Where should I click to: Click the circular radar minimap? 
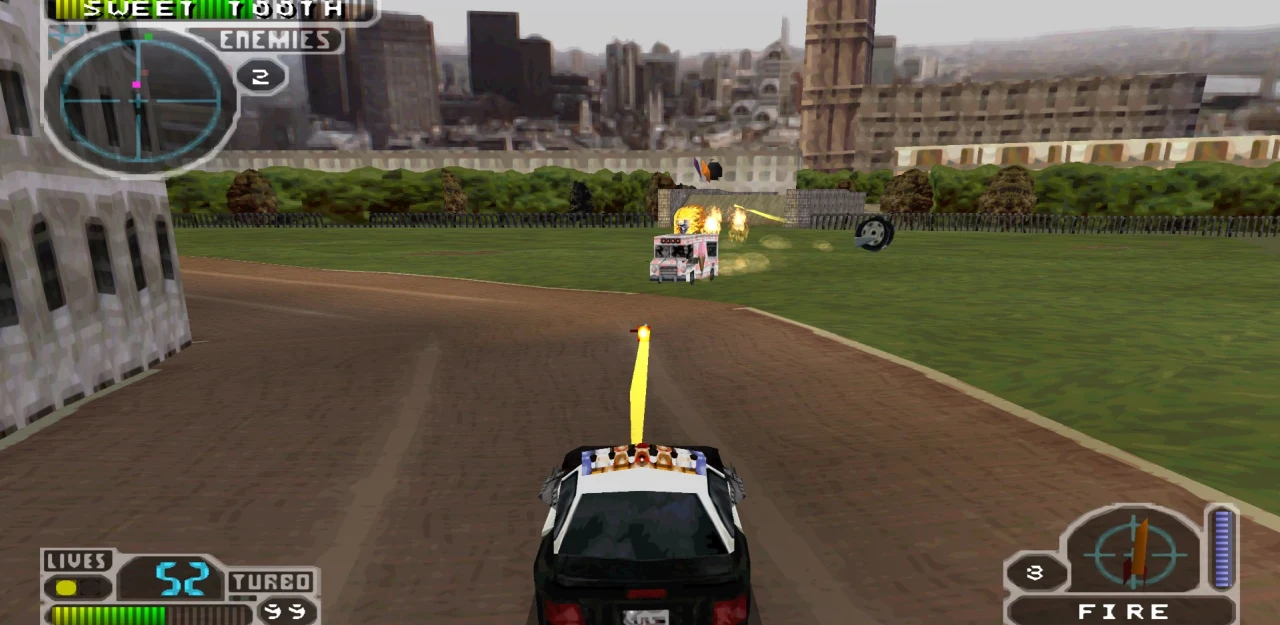140,99
